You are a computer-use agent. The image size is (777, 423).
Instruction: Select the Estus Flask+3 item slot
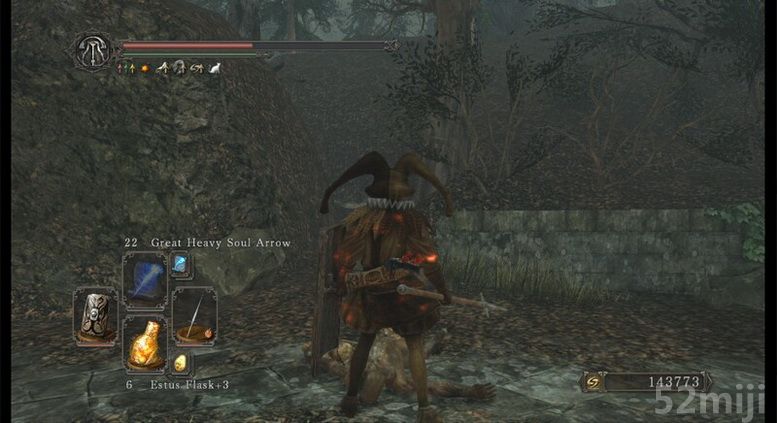[x=145, y=345]
